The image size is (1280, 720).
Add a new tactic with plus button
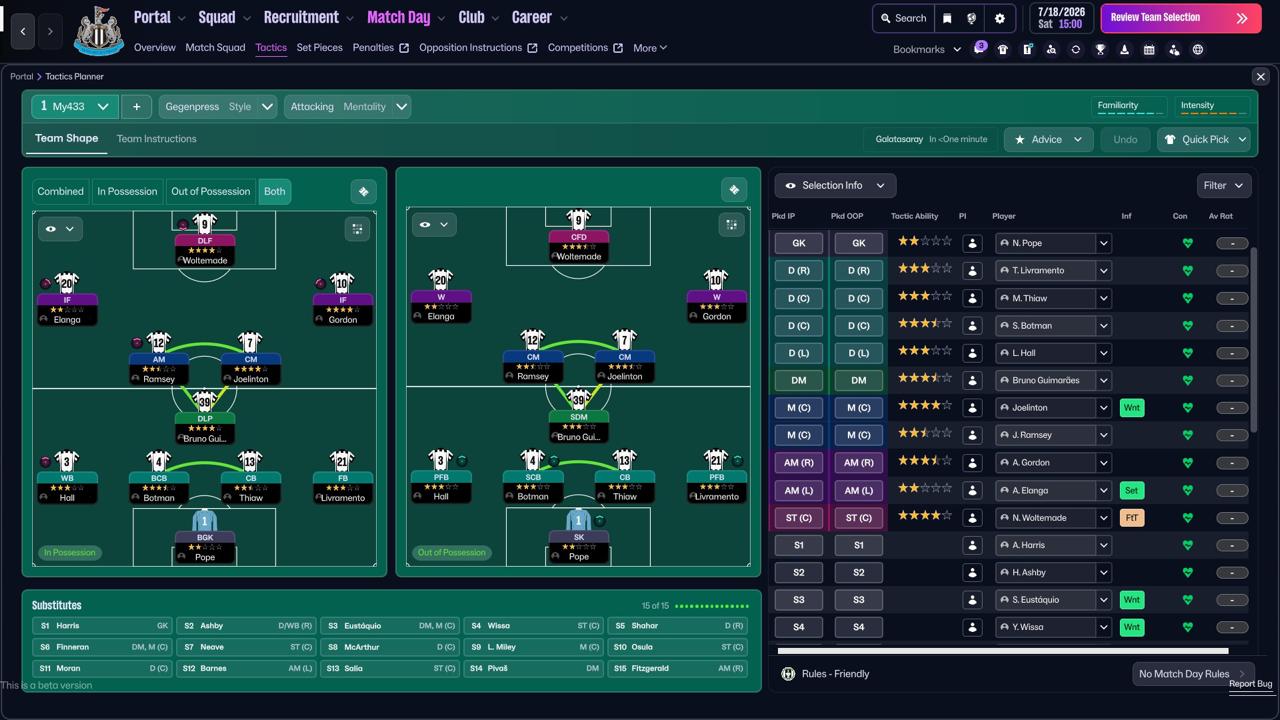[136, 107]
